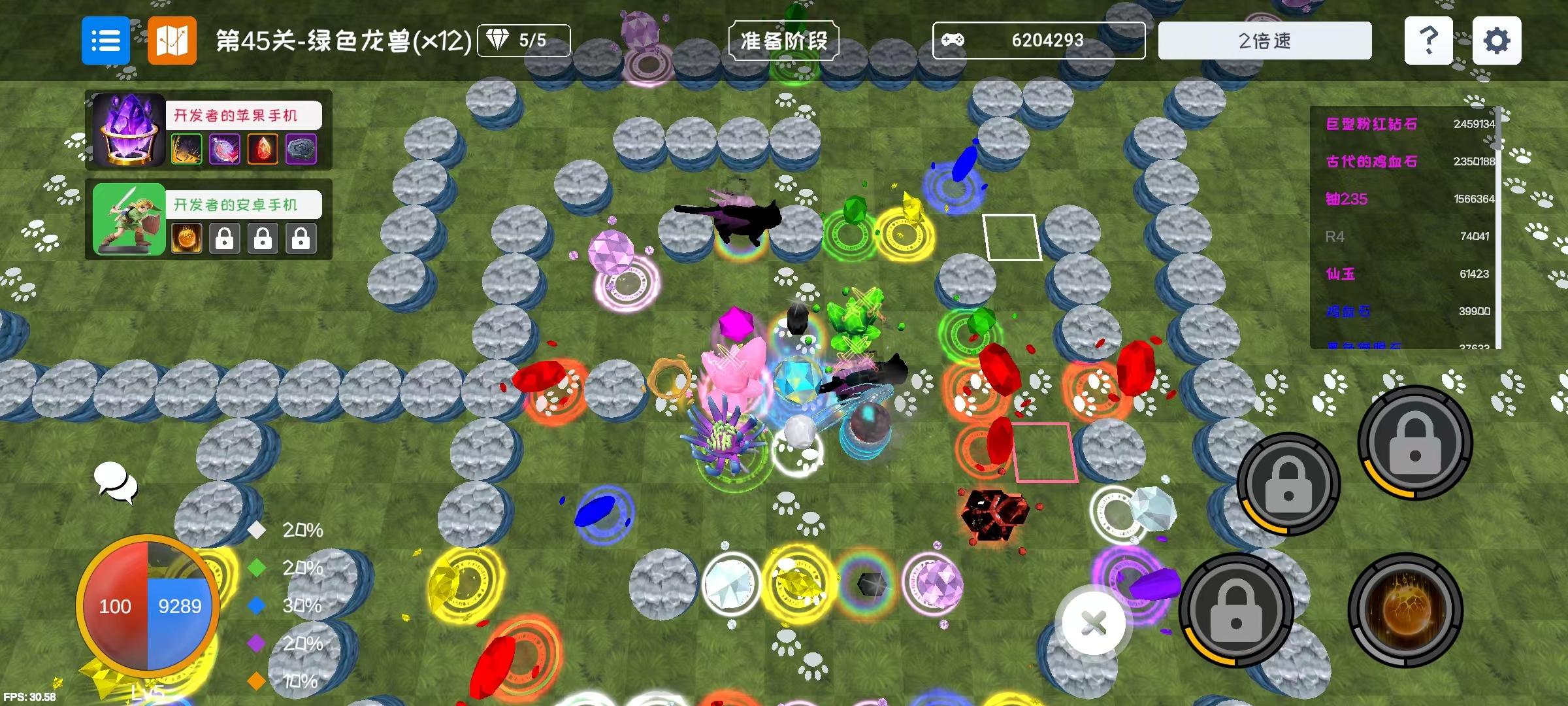The width and height of the screenshot is (1568, 706).
Task: Open the question mark help icon
Action: click(x=1428, y=41)
